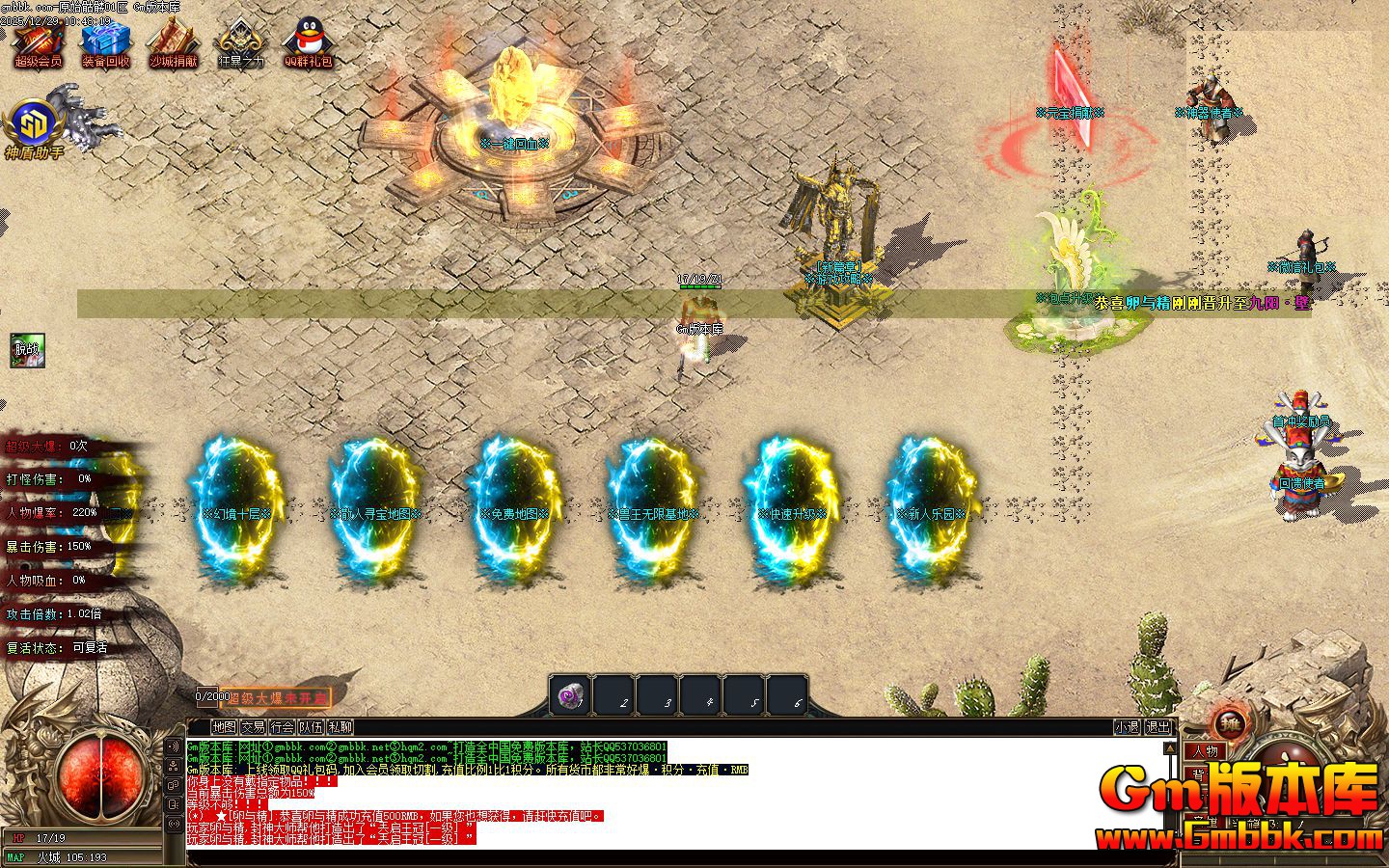This screenshot has width=1389, height=868.
Task: Open the 交易 trade tab
Action: 253,727
